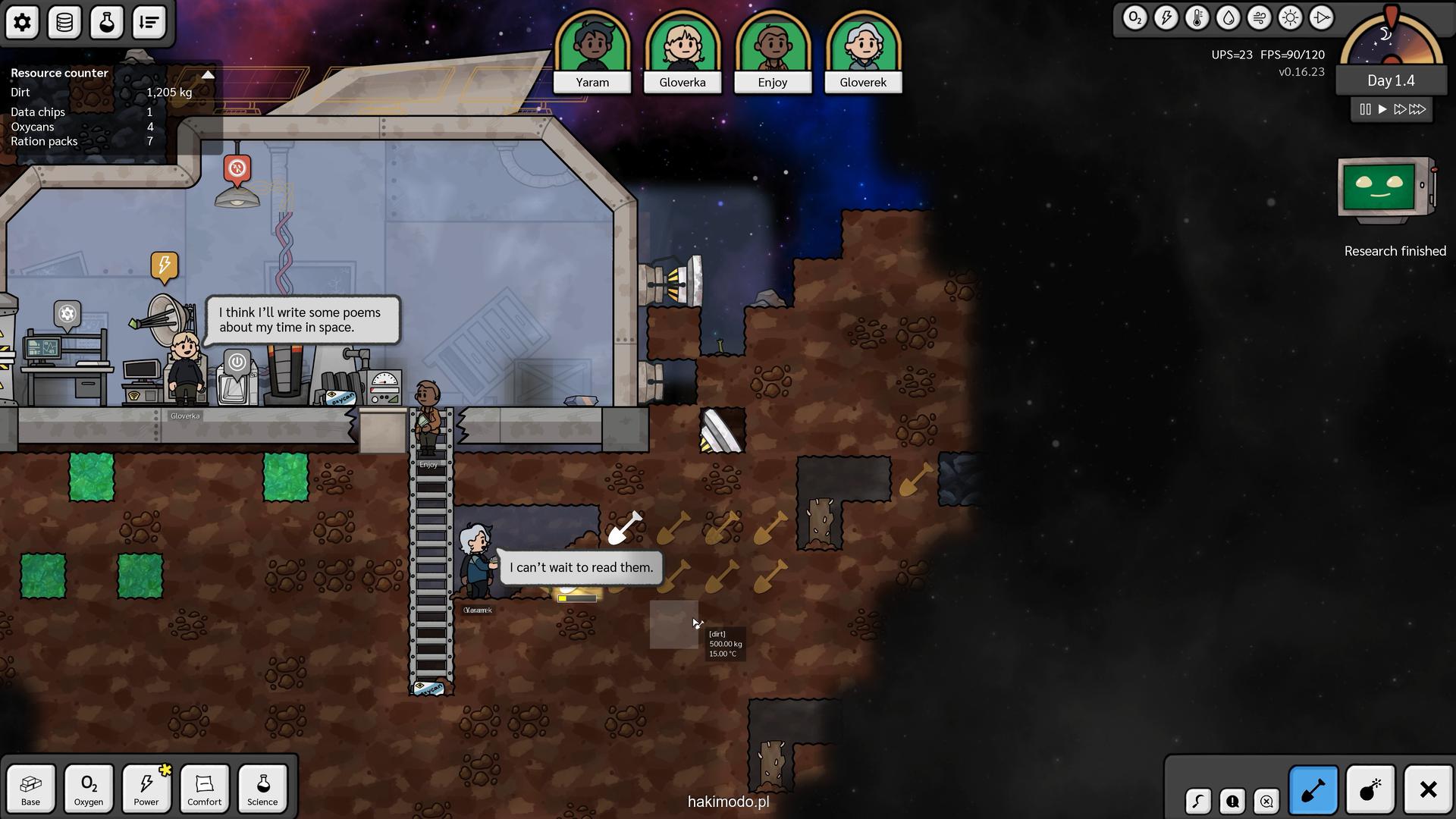Toggle the temperature thermometer overlay
1456x819 pixels.
pyautogui.click(x=1197, y=18)
